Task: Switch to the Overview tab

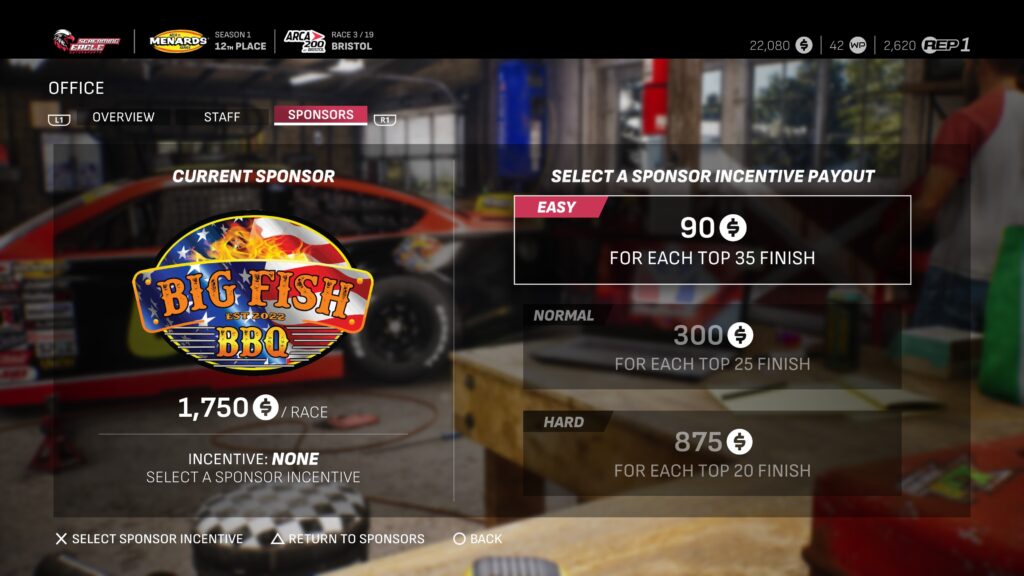Action: pos(123,117)
